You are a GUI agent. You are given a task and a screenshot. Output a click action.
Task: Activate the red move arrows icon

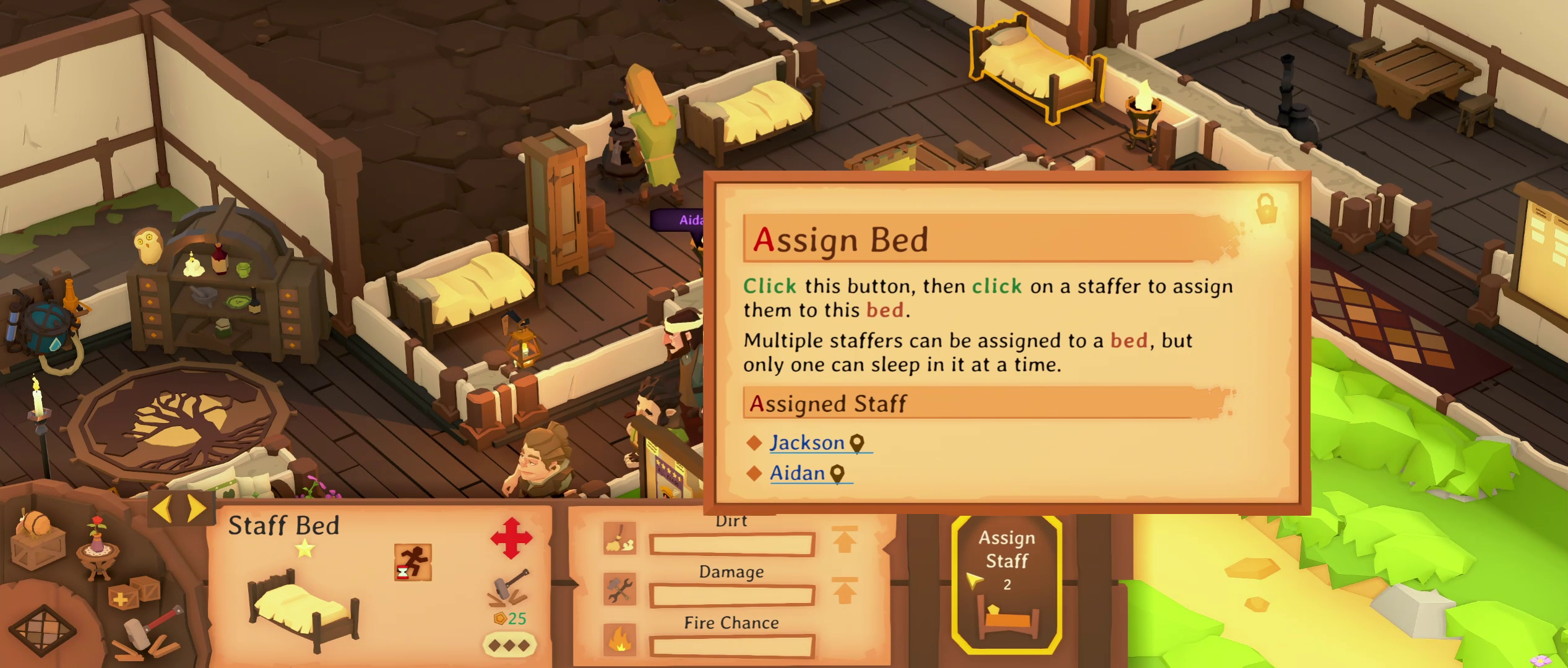(x=511, y=538)
